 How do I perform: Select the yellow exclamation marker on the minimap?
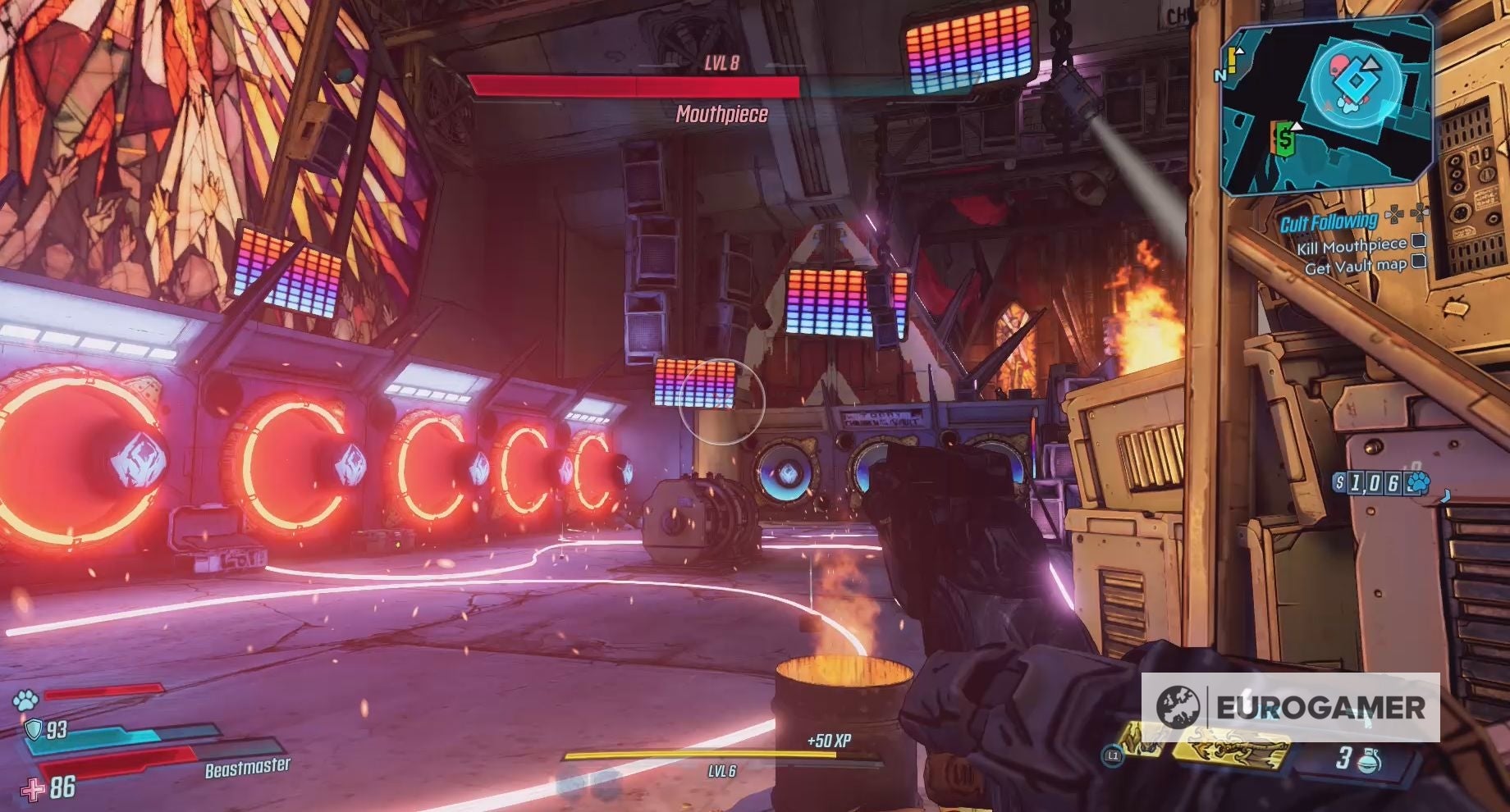1232,58
